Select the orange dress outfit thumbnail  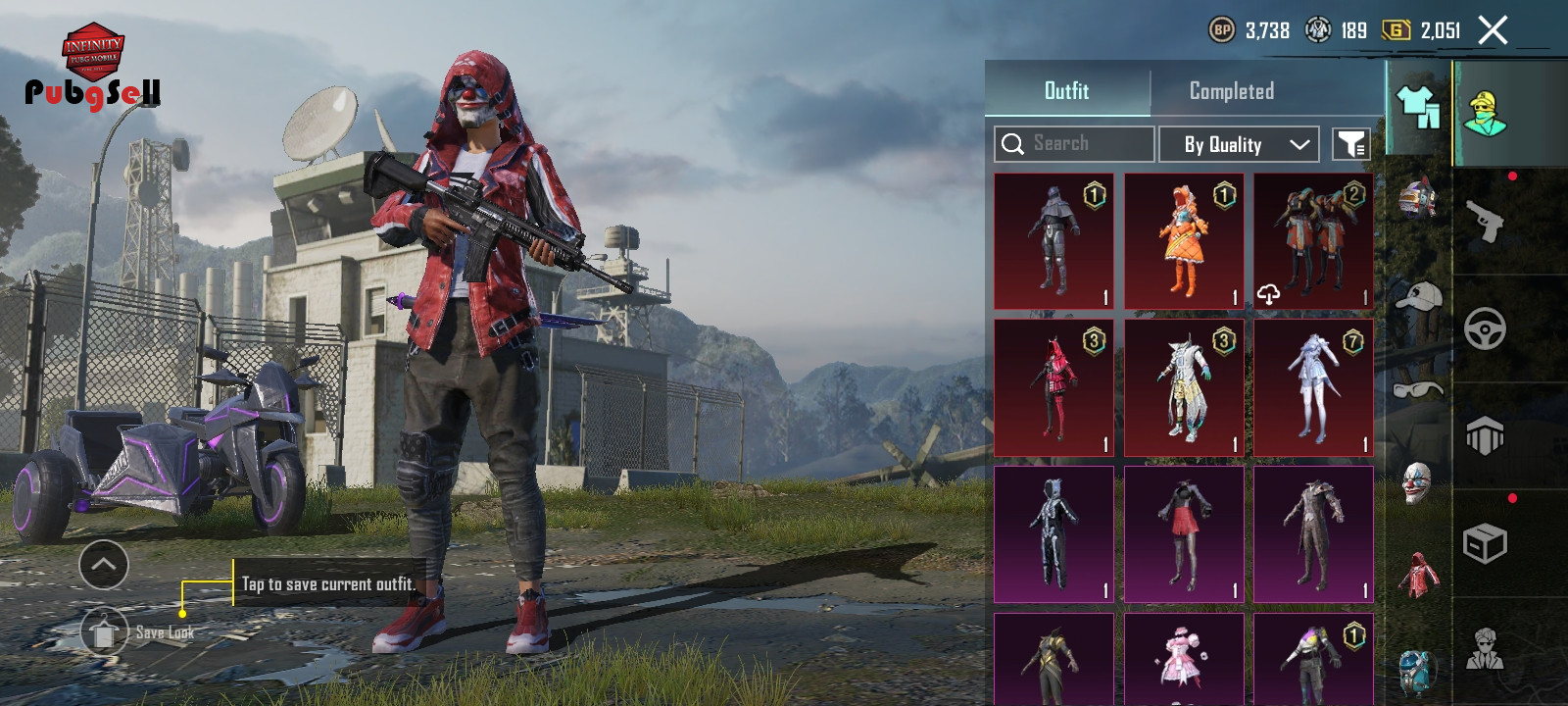coord(1183,241)
